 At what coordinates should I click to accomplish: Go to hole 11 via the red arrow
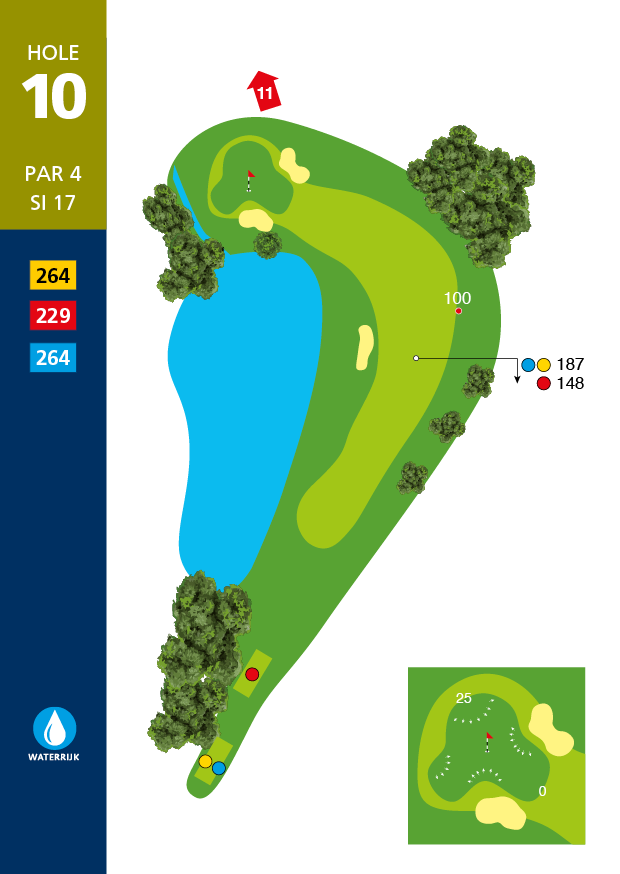click(264, 91)
